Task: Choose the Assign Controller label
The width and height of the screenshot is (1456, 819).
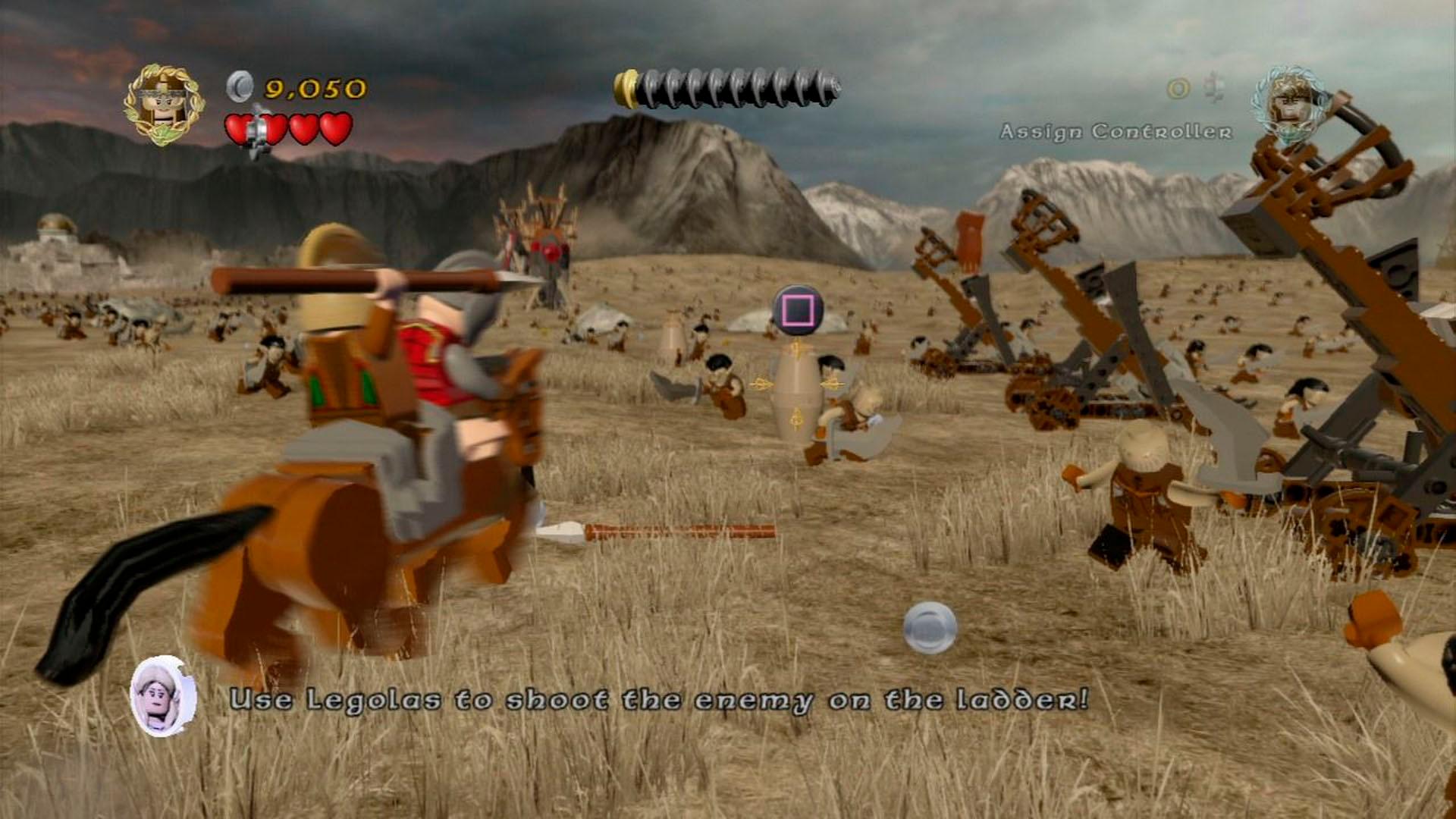Action: click(1116, 132)
